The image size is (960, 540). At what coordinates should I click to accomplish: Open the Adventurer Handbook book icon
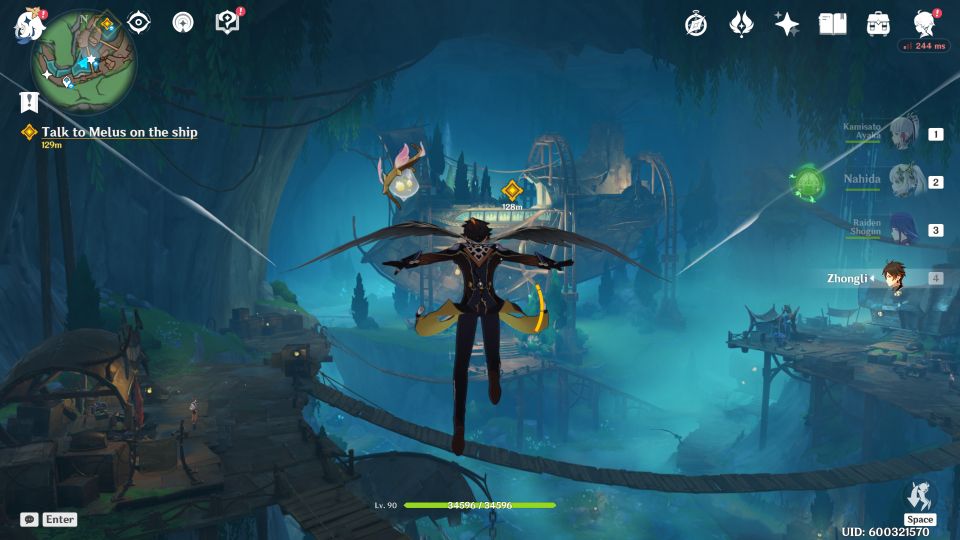point(832,24)
